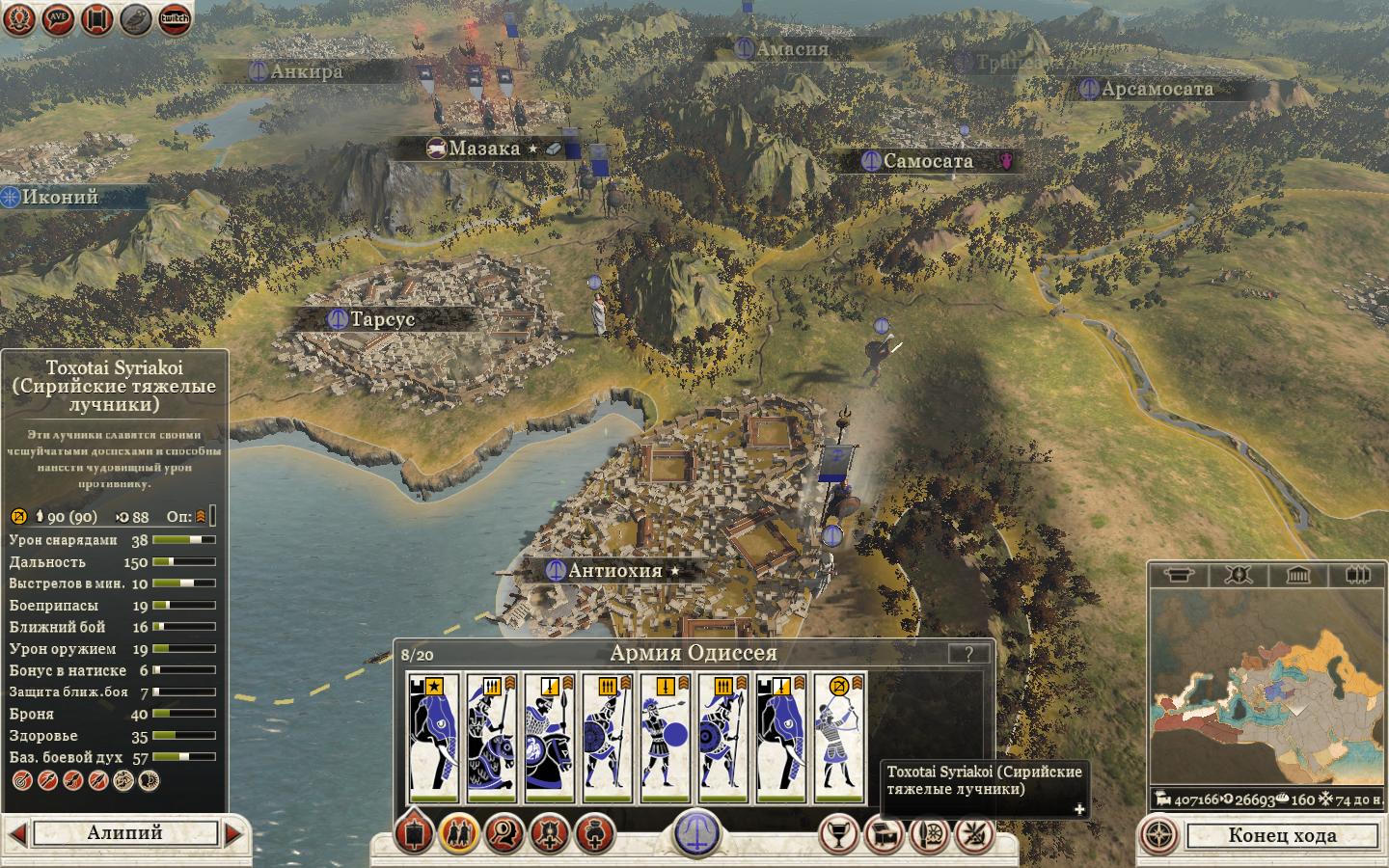Open the Twitch streaming button

pos(175,18)
